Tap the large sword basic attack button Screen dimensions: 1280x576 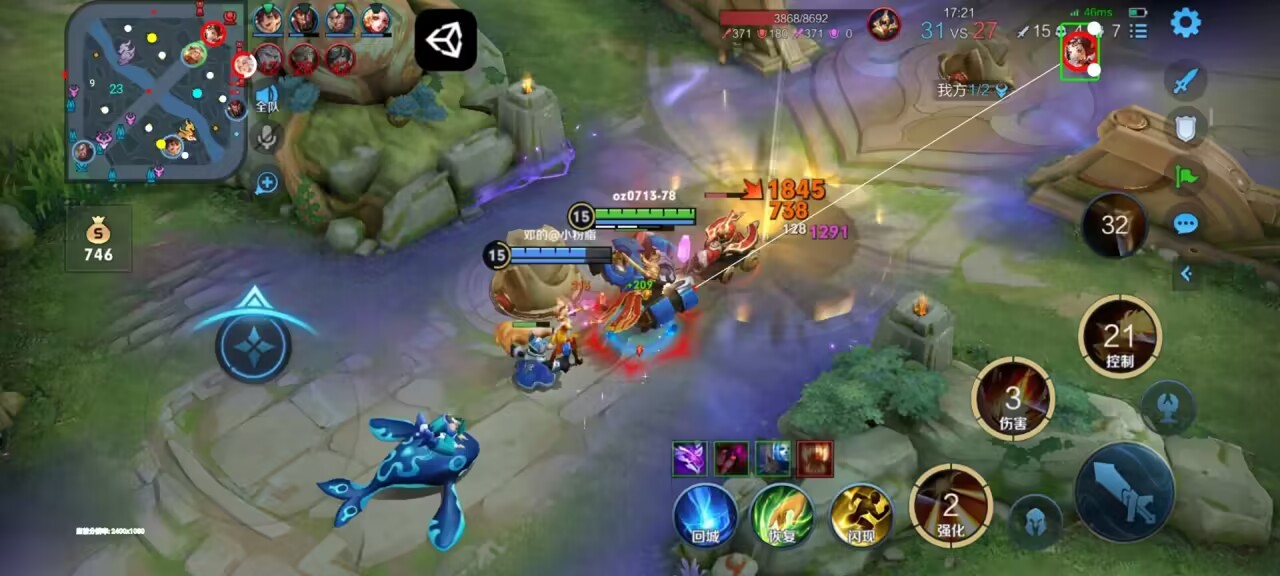pos(1124,492)
